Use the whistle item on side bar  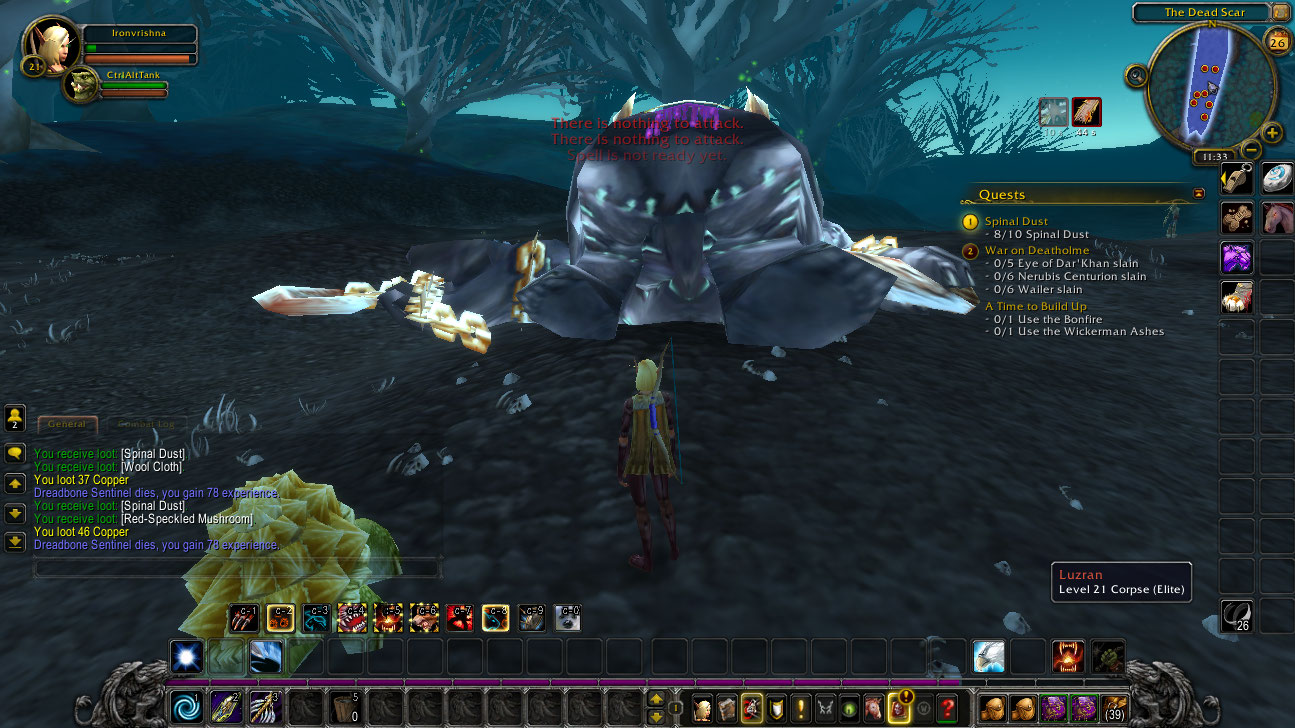(x=1237, y=178)
